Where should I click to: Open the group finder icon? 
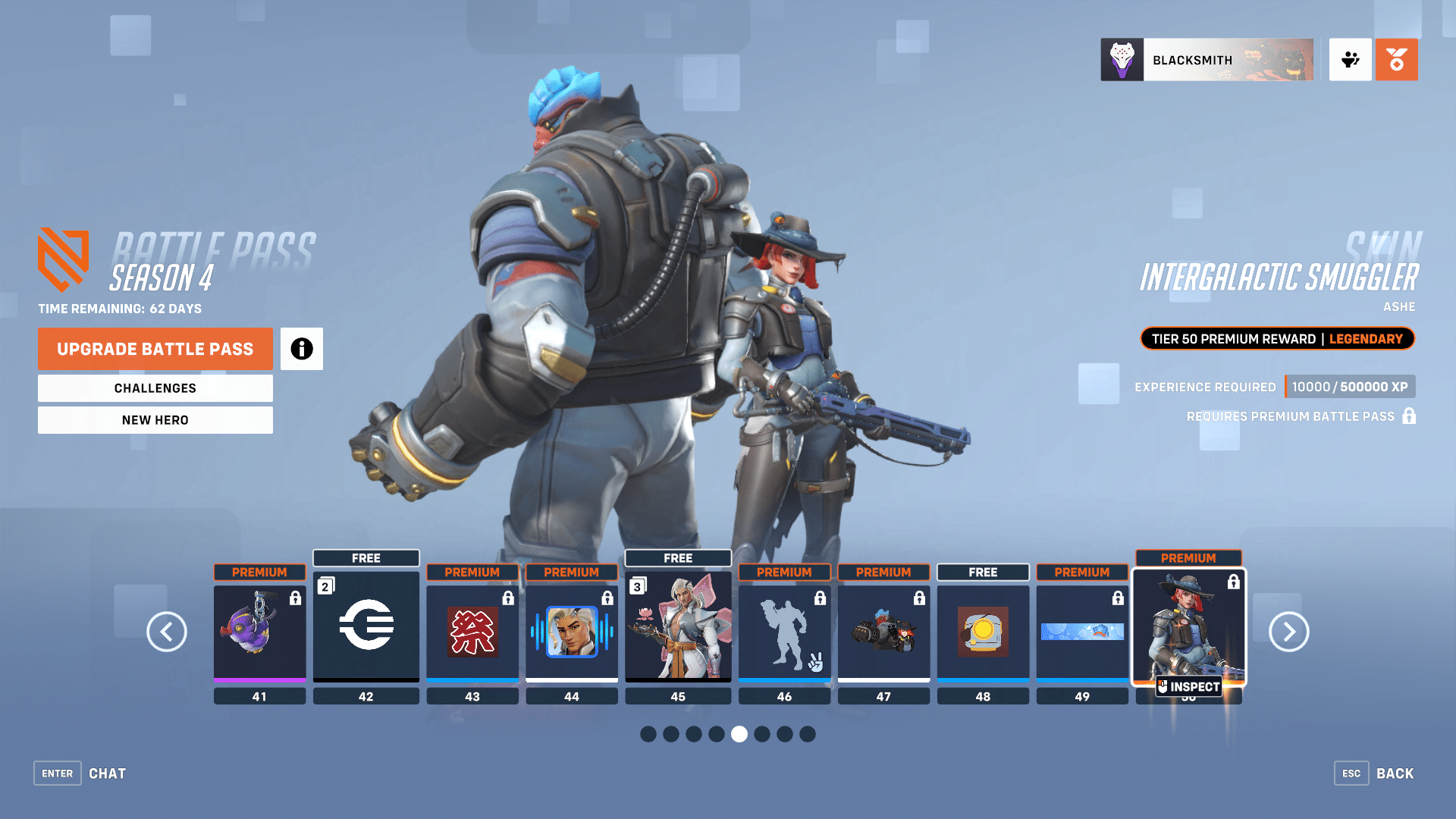pyautogui.click(x=1350, y=59)
